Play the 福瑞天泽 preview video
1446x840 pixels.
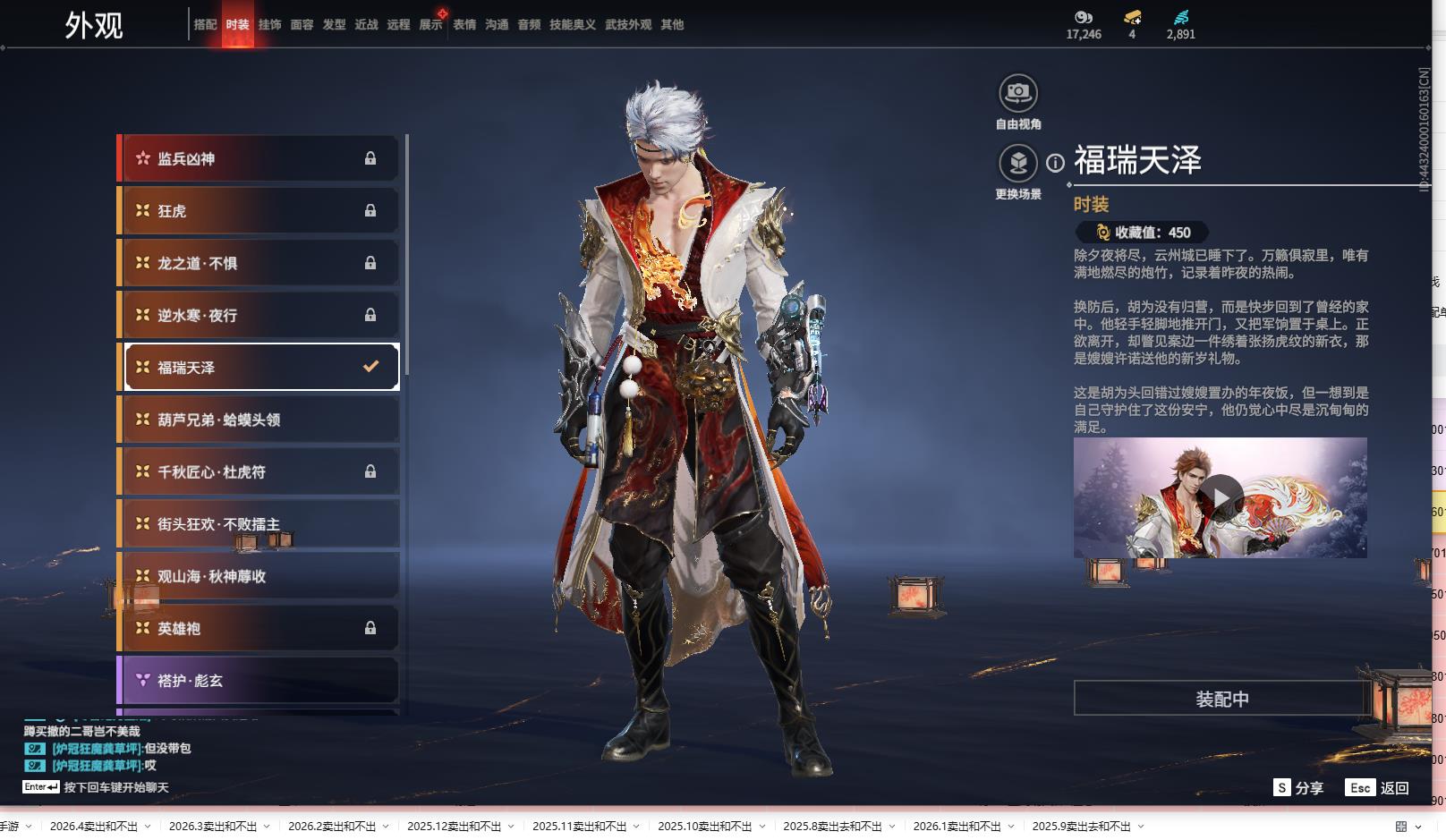point(1221,497)
